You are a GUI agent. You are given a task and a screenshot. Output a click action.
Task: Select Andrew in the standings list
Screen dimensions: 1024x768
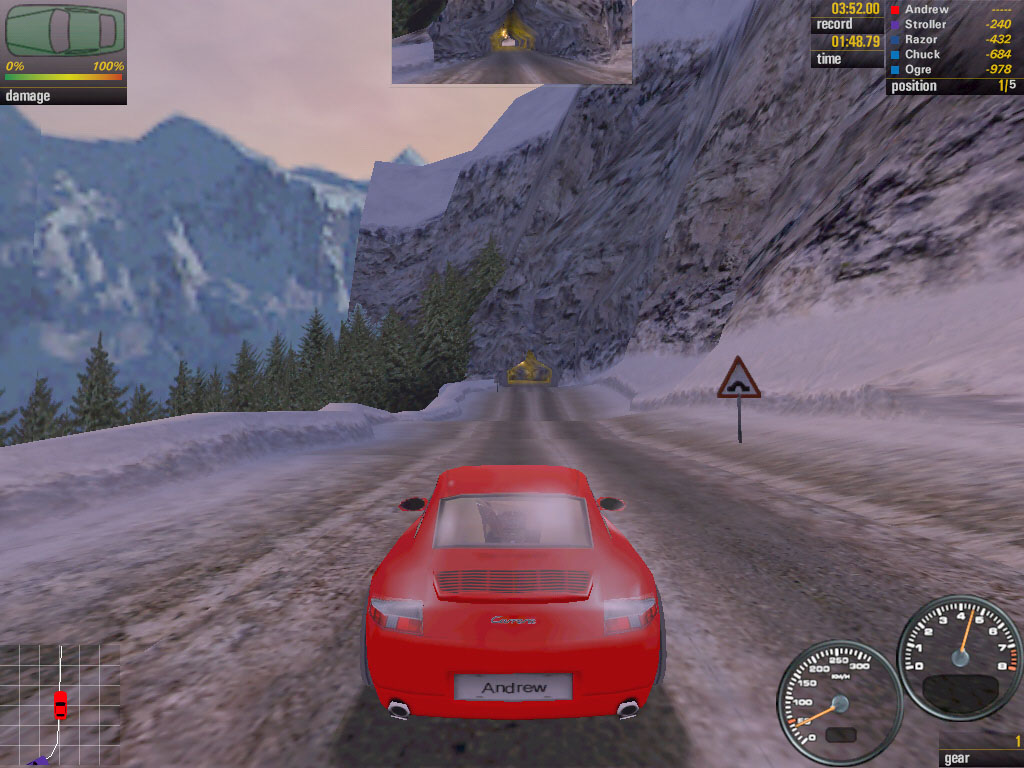click(x=926, y=9)
